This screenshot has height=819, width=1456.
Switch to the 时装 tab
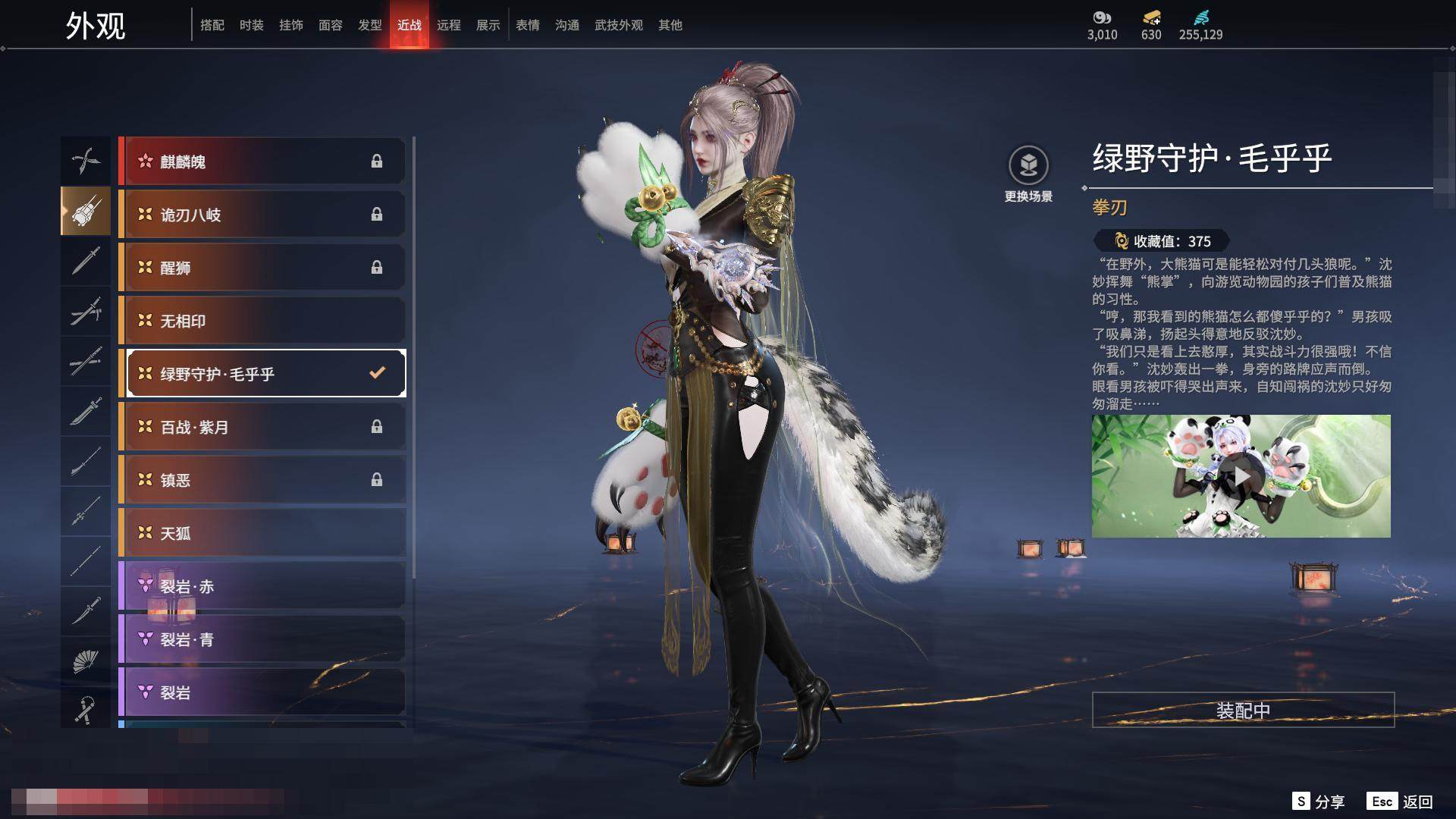point(251,25)
